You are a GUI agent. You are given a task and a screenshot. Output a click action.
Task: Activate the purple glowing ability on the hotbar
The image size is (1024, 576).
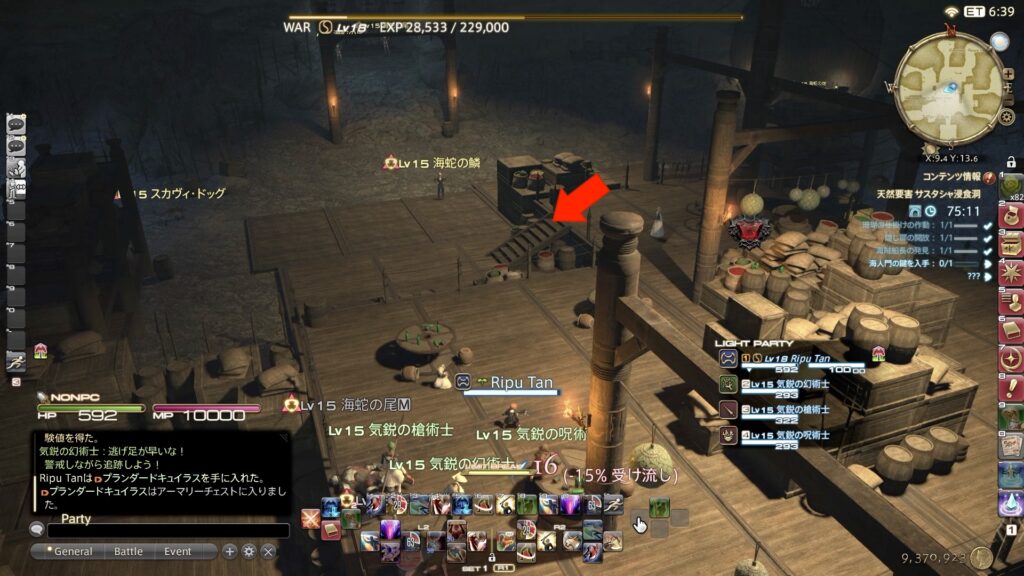tap(390, 529)
